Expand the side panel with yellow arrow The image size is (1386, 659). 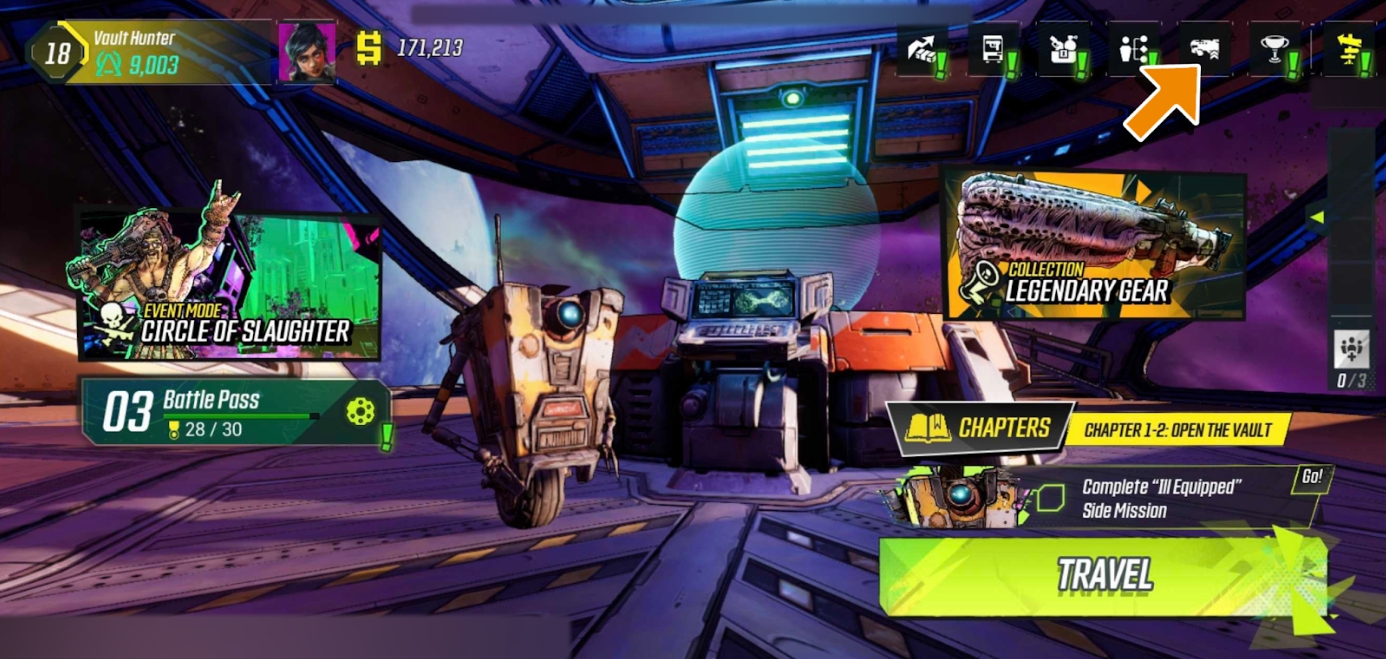pyautogui.click(x=1319, y=217)
